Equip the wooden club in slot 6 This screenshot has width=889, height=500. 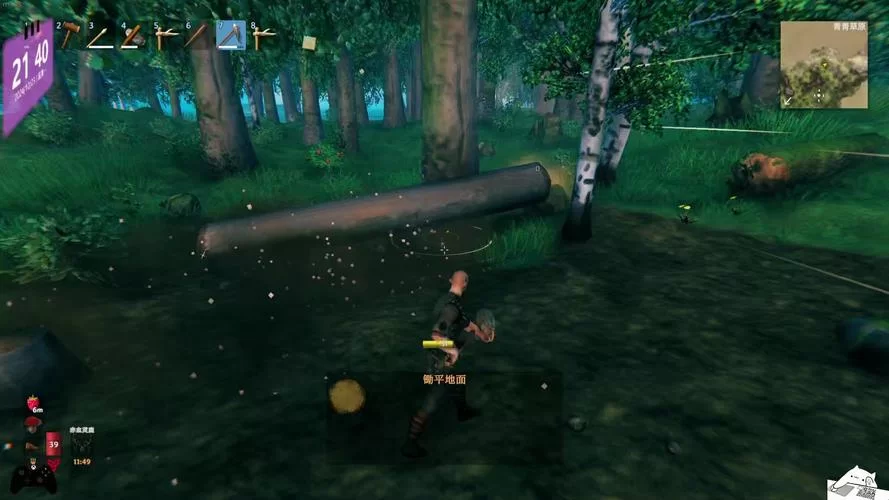198,37
